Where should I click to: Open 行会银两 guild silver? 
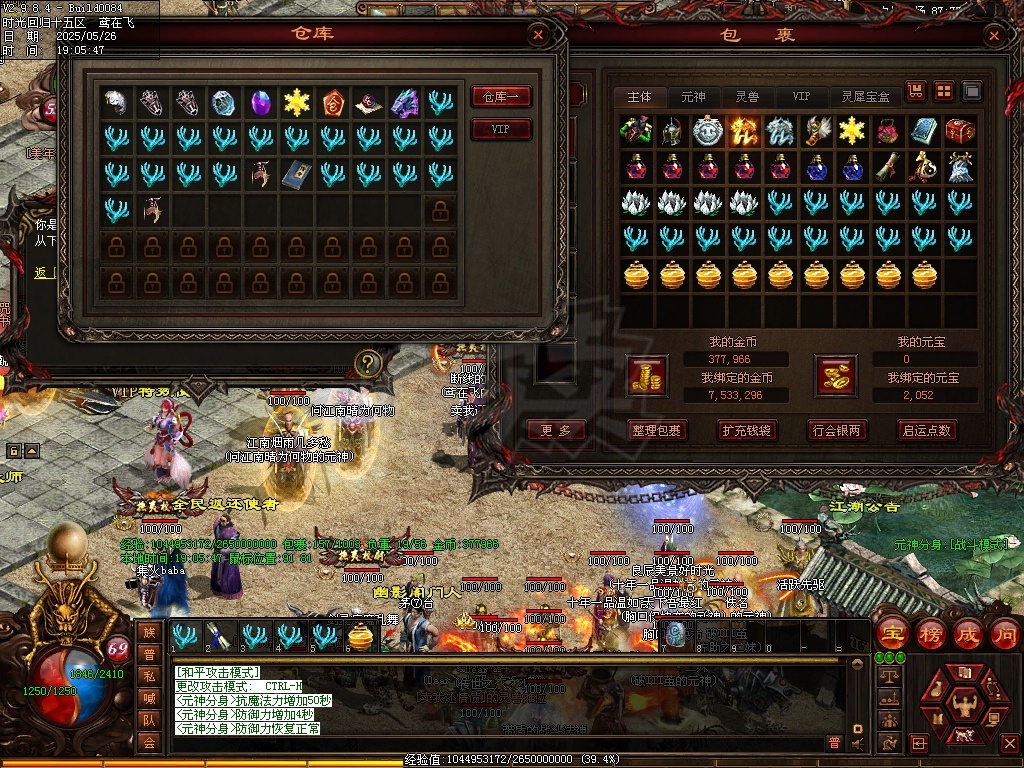837,430
